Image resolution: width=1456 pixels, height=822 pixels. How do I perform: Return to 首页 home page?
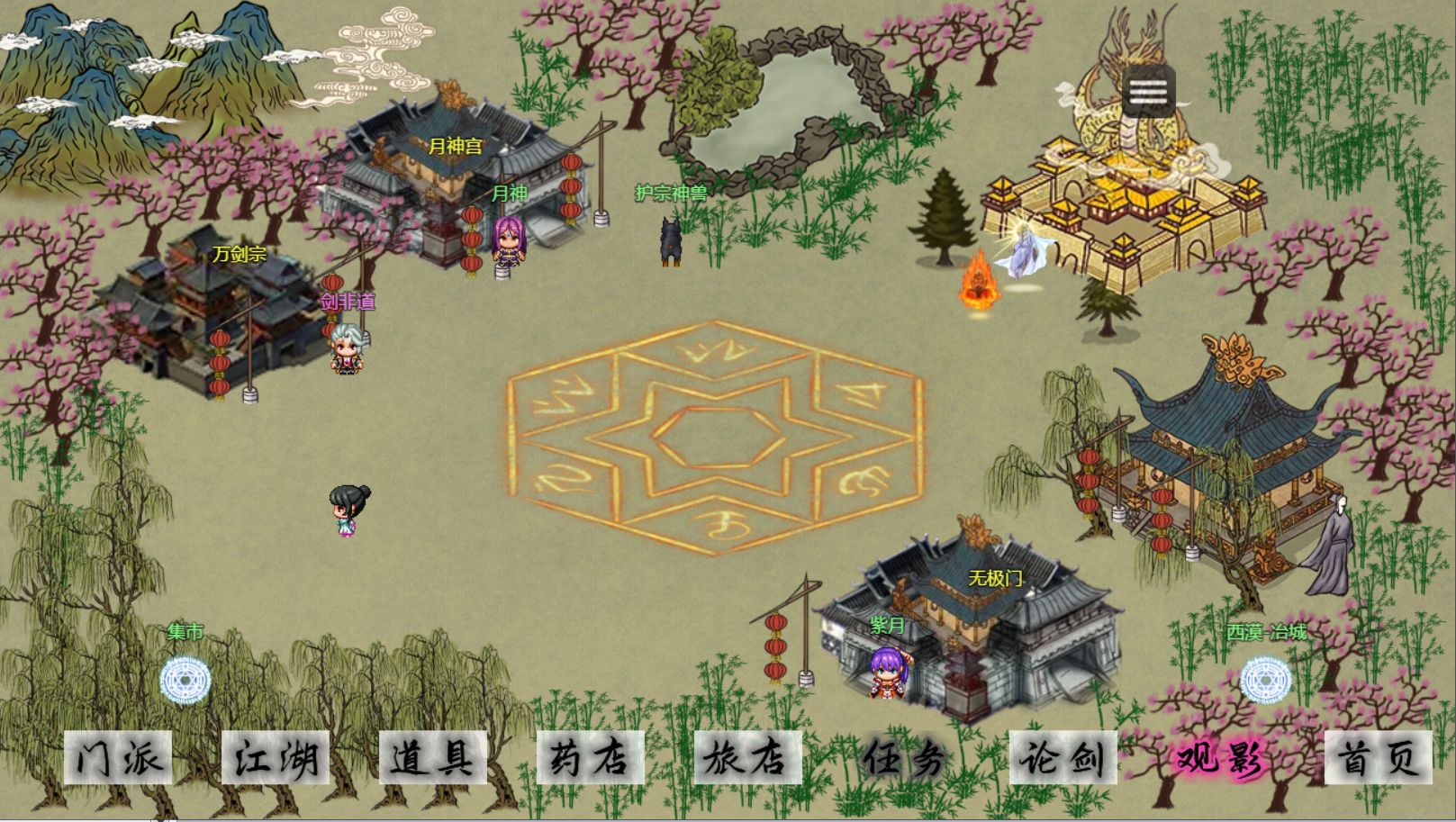[1379, 758]
